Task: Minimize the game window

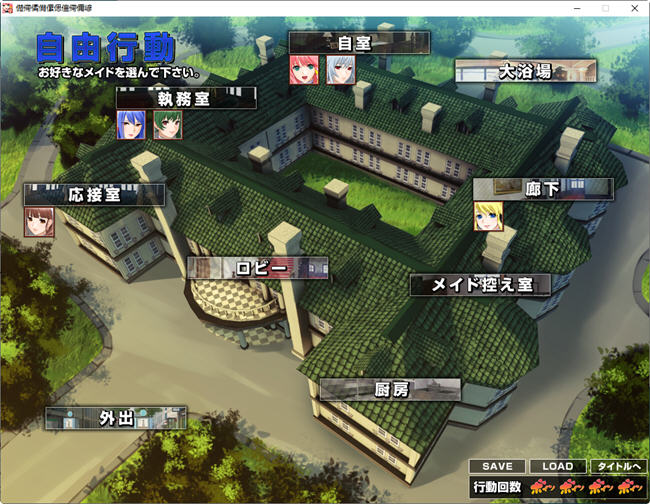Action: pos(575,8)
